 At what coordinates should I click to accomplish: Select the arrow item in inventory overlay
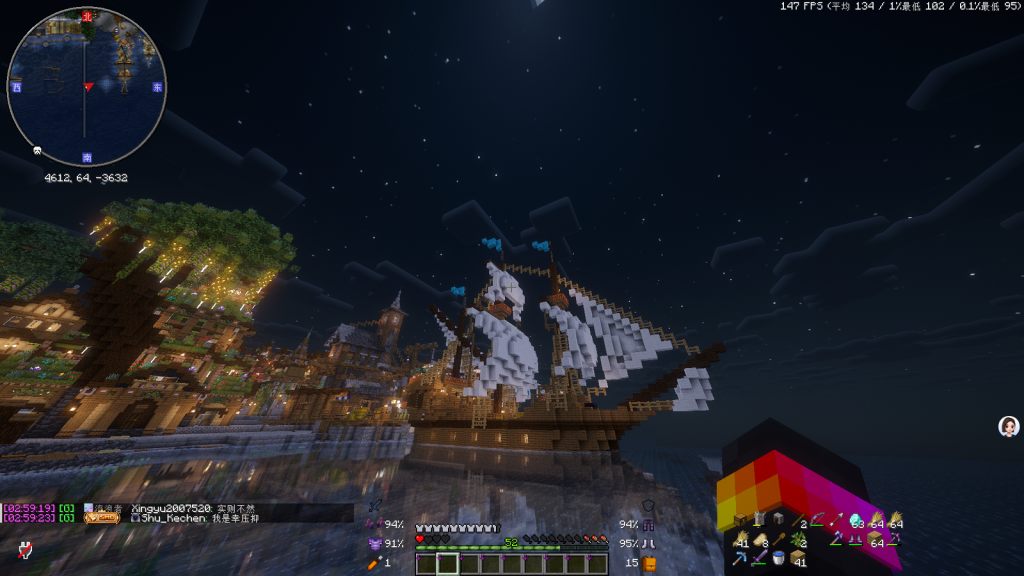(x=836, y=520)
